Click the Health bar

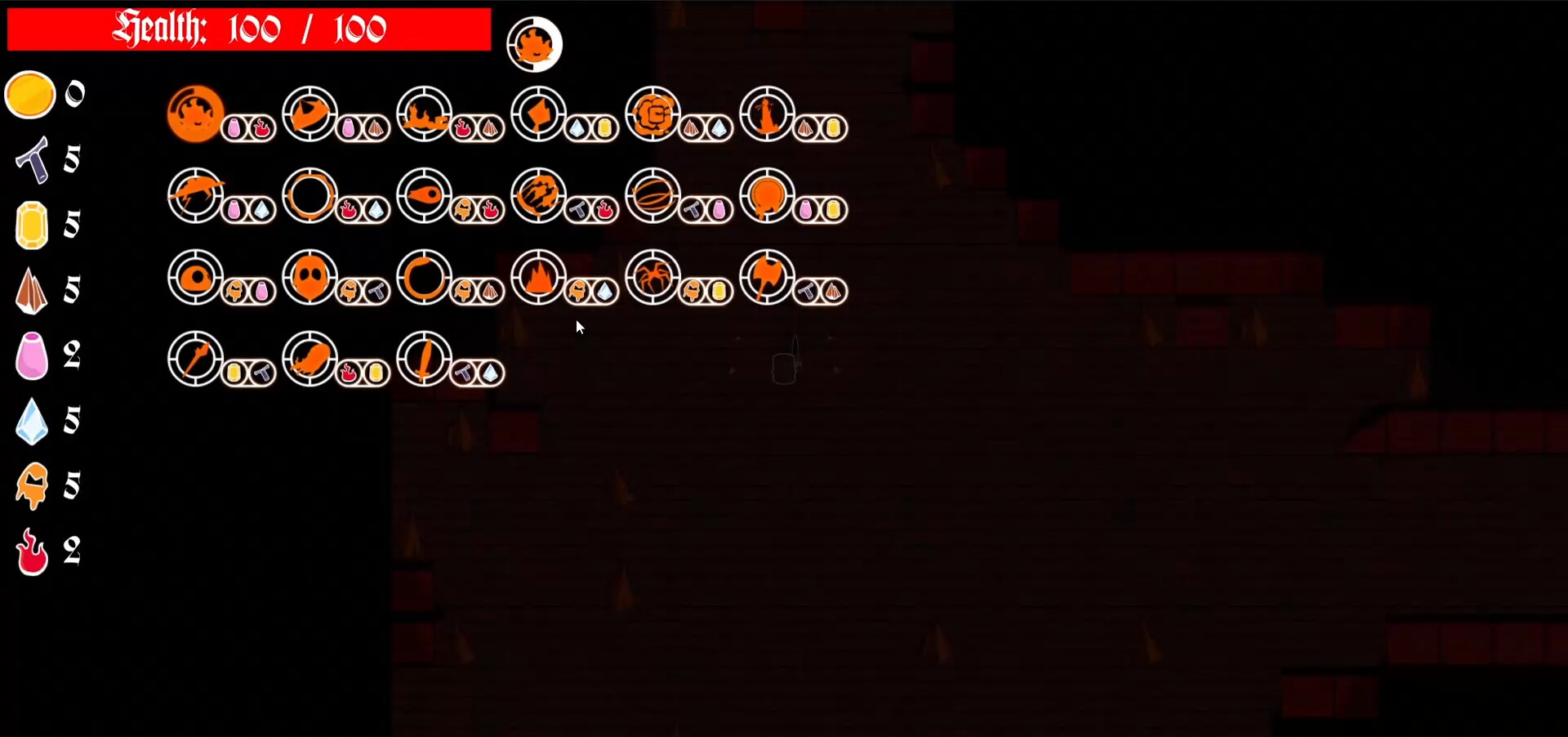coord(245,29)
